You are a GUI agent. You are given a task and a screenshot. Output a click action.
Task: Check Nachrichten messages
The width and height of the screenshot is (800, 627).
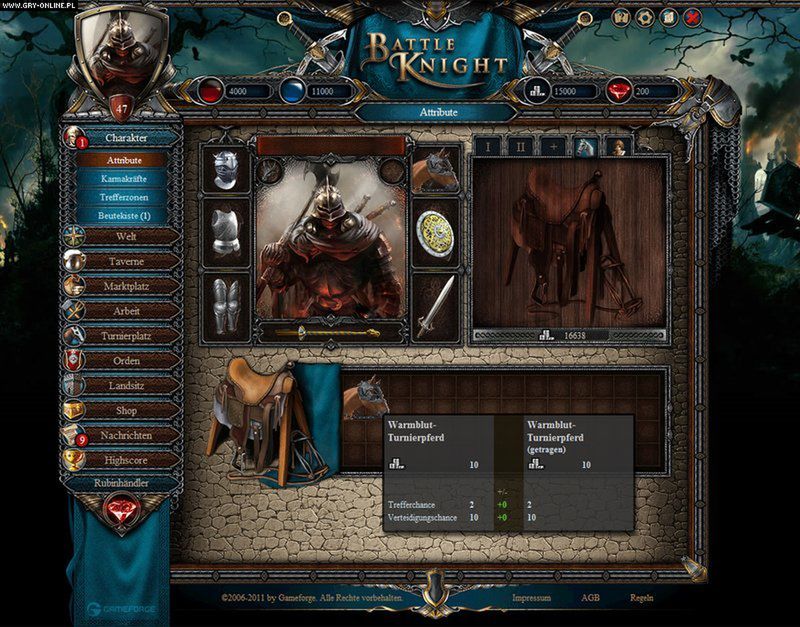pos(126,435)
